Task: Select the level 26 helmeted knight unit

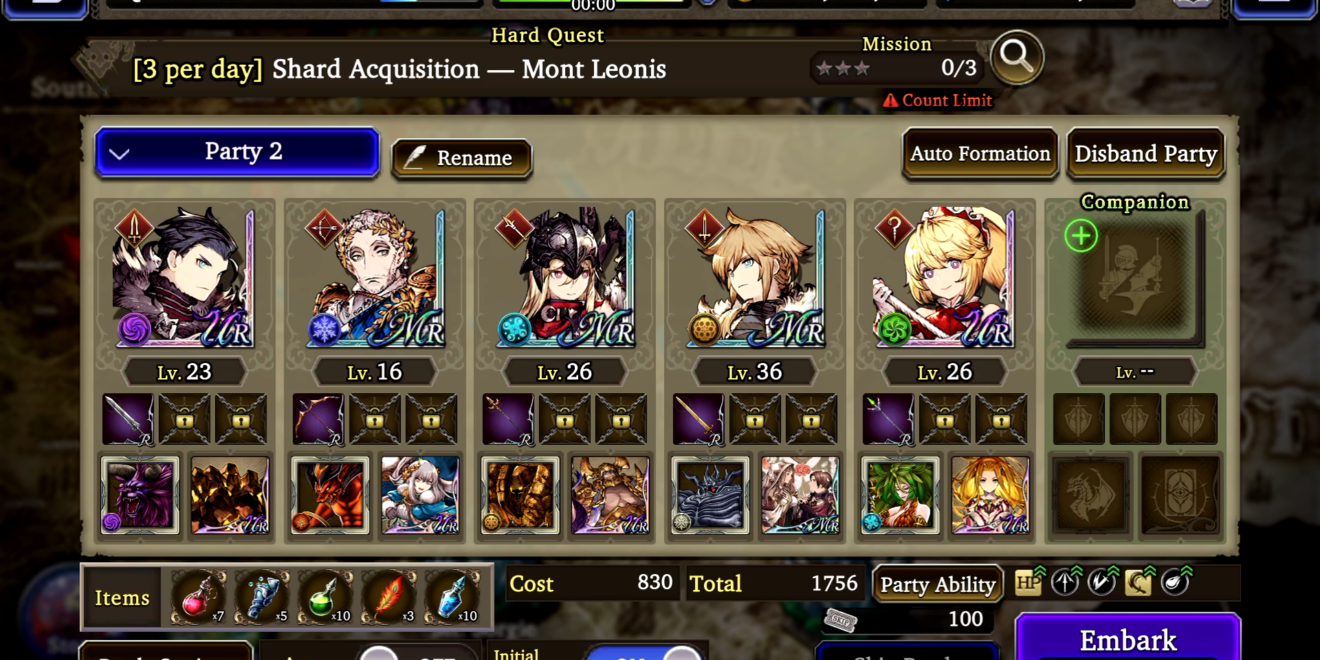Action: coord(564,277)
